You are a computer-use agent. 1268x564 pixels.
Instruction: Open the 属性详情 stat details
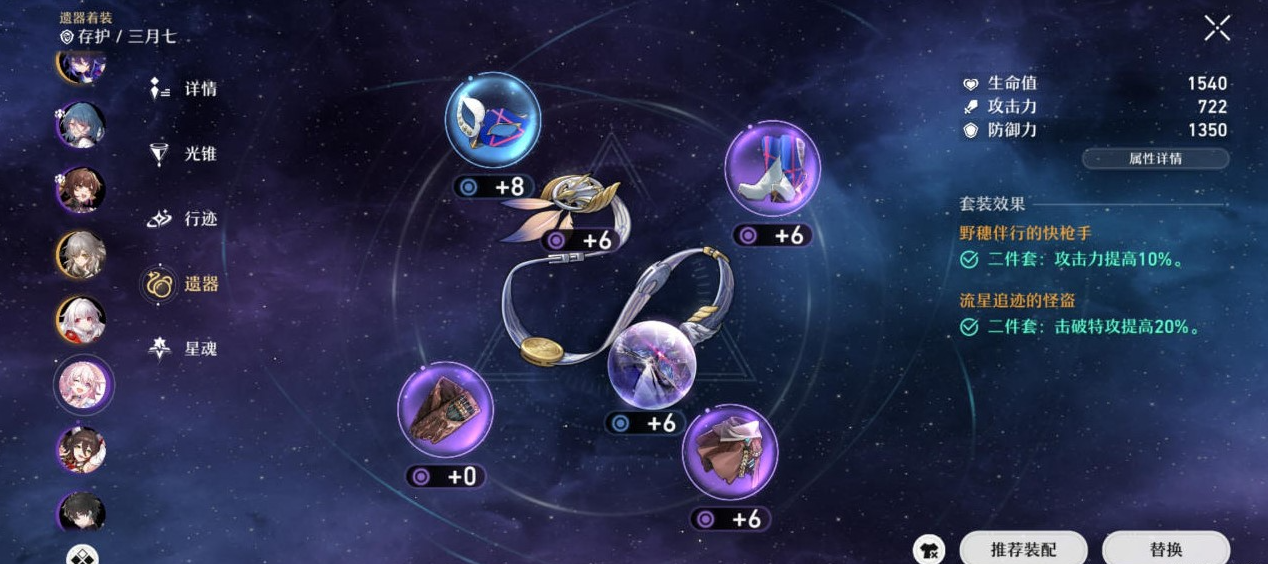pyautogui.click(x=1155, y=159)
